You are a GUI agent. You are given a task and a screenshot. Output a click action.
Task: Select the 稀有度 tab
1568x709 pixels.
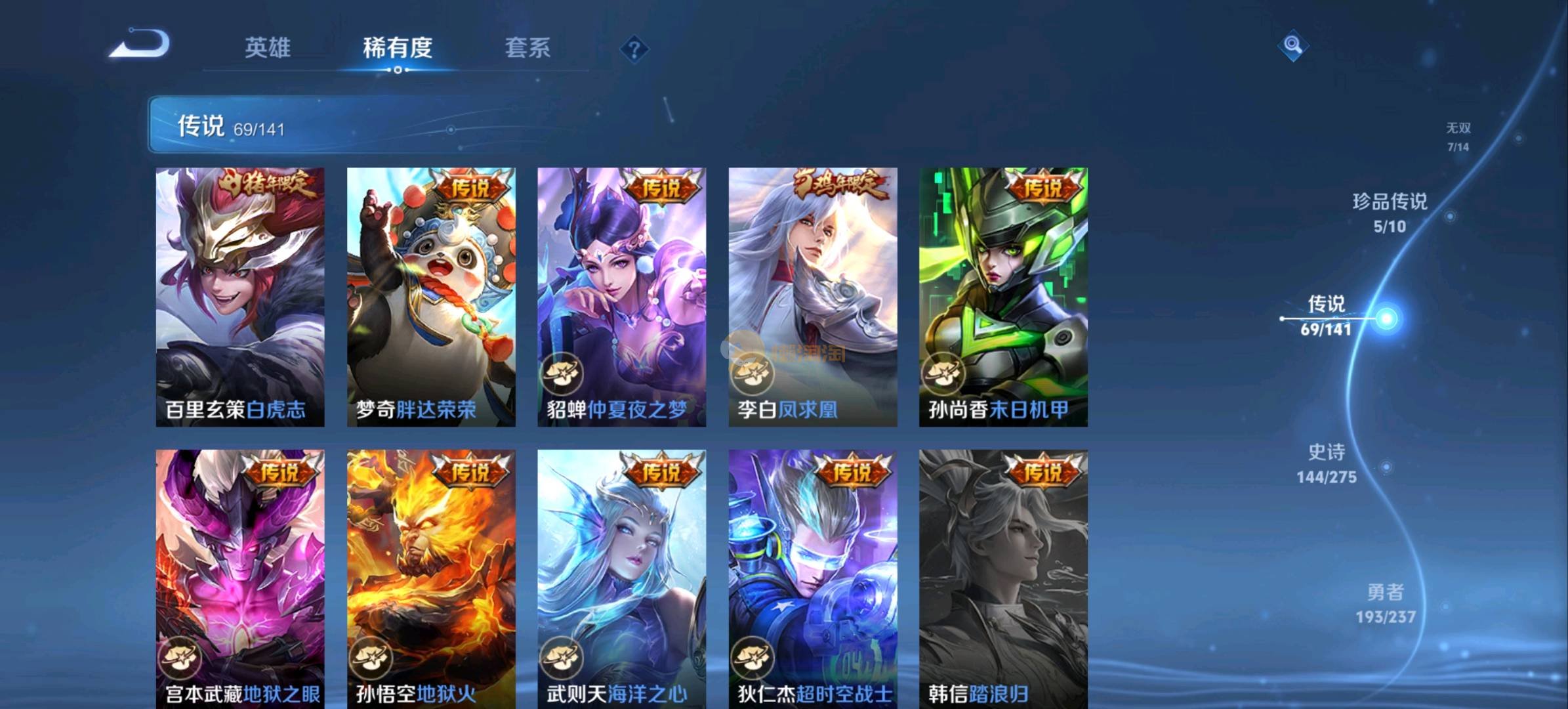click(398, 47)
